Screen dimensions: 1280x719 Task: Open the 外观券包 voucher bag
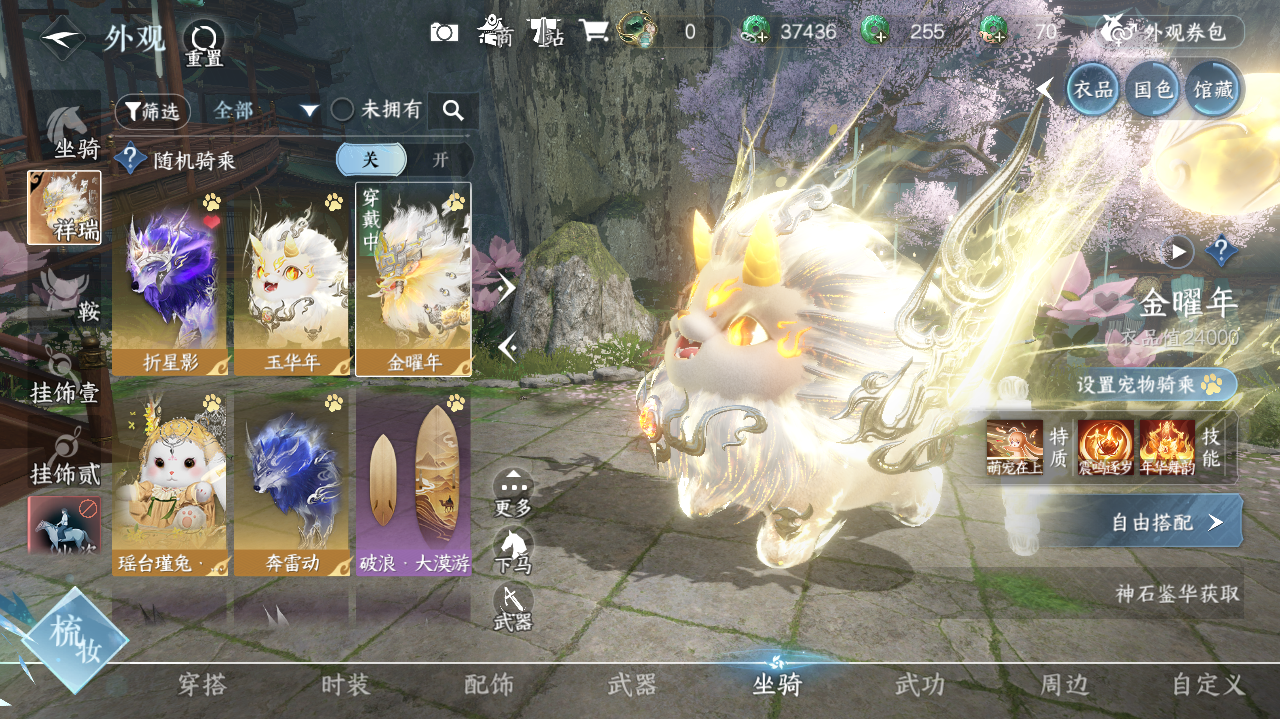(1172, 32)
